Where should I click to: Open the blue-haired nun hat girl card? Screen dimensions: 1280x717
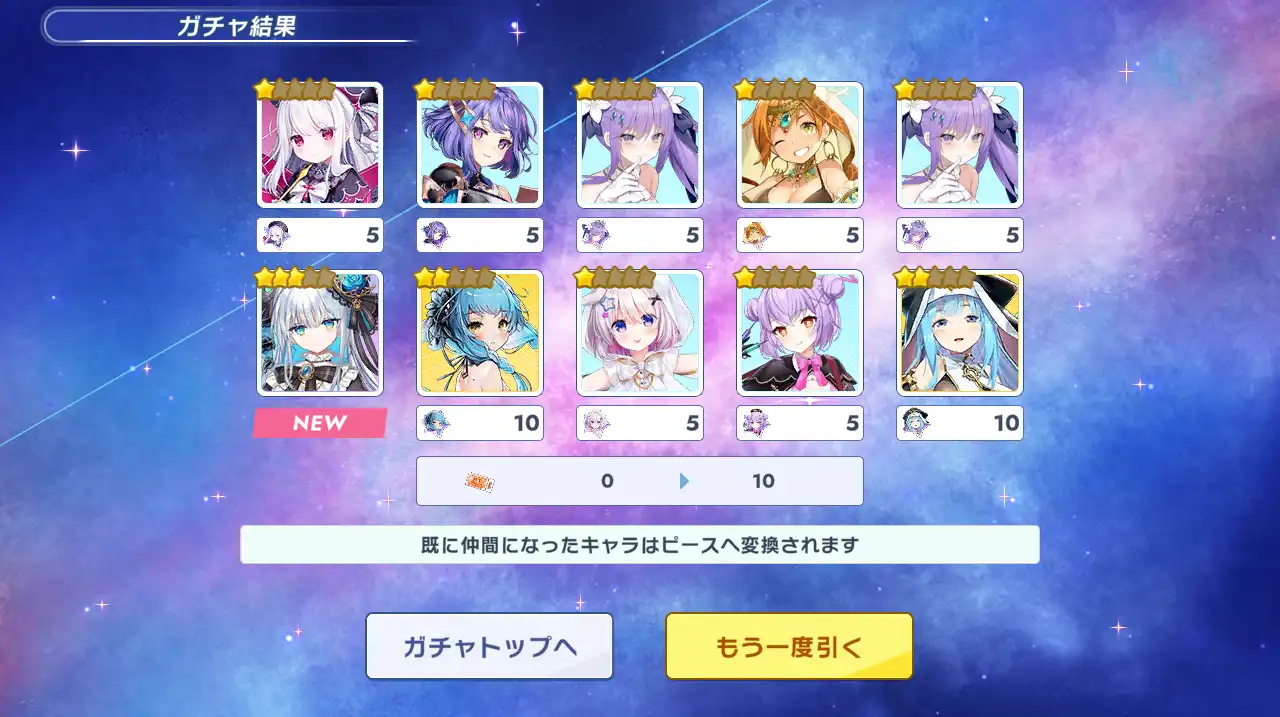click(960, 333)
